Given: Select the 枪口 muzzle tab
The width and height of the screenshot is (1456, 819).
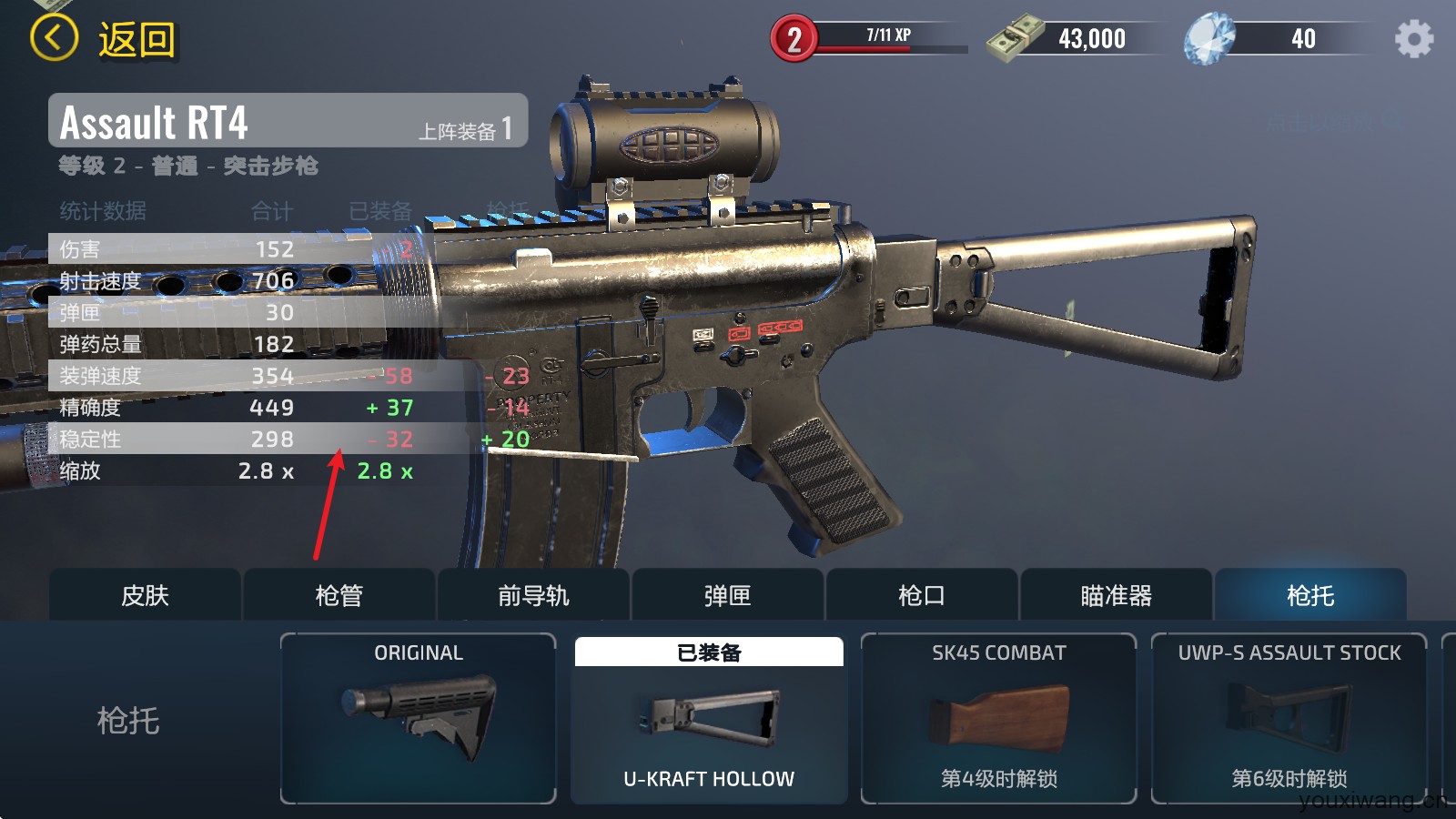Looking at the screenshot, I should pyautogui.click(x=920, y=594).
